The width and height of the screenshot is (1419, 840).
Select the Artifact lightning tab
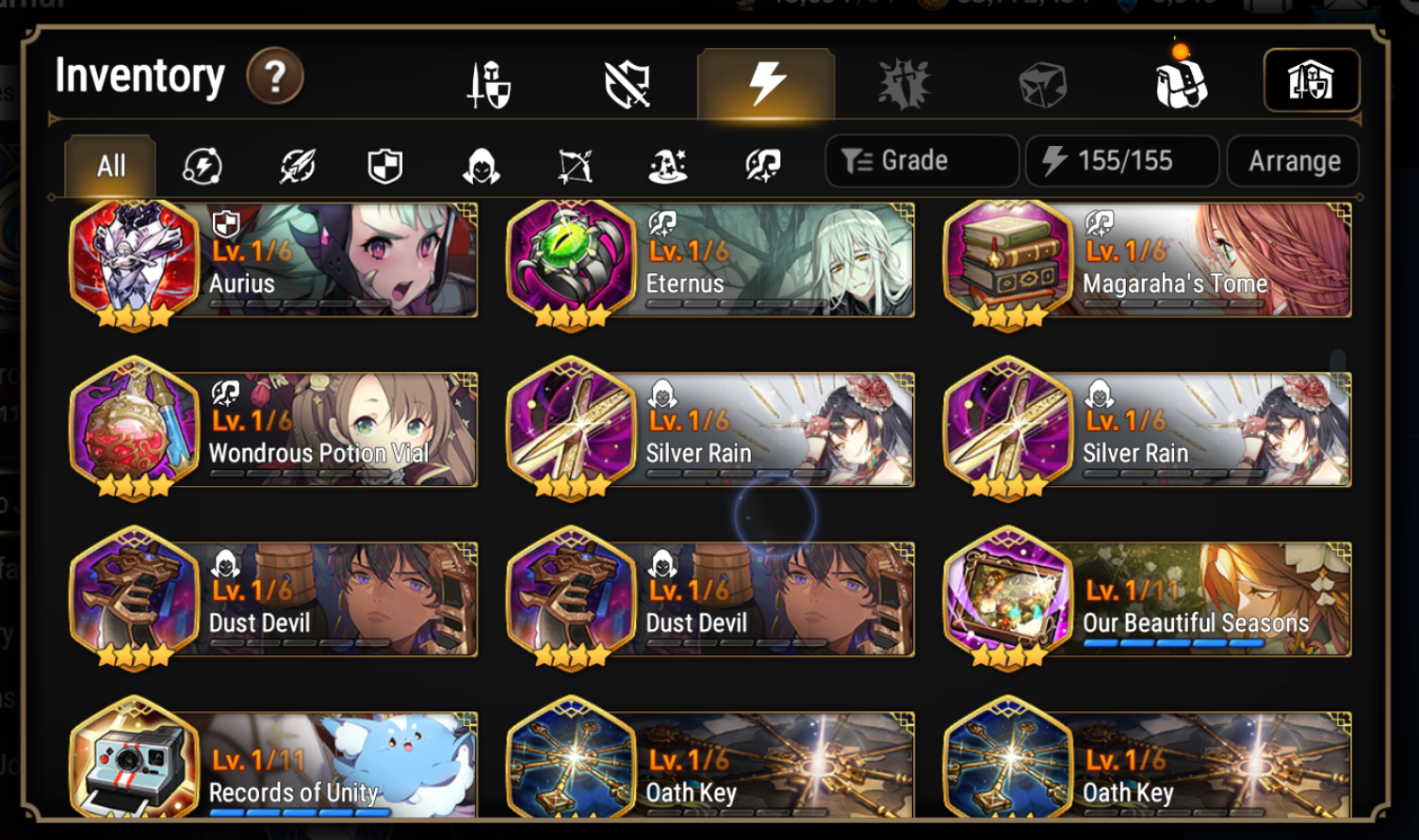tap(764, 83)
